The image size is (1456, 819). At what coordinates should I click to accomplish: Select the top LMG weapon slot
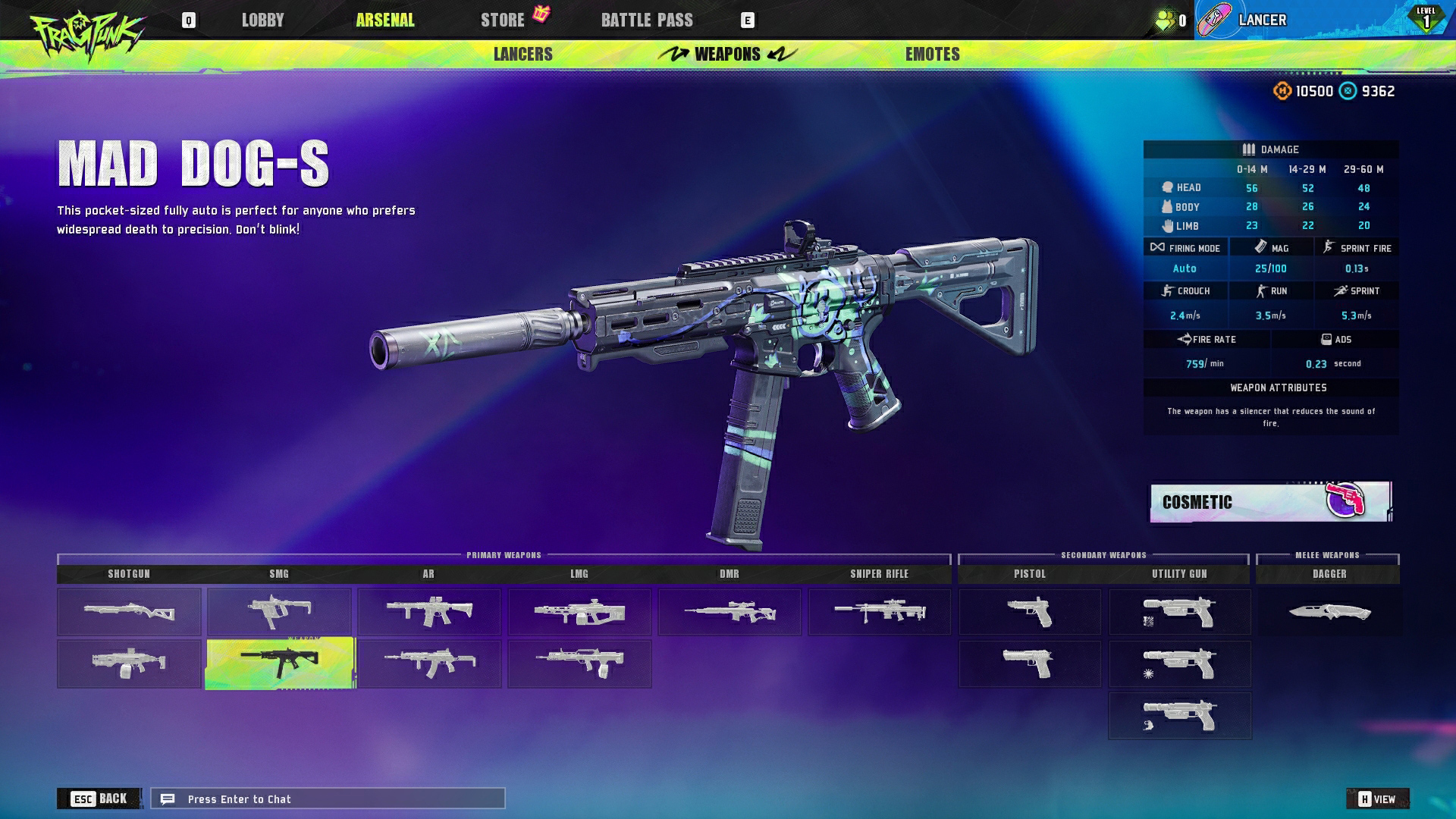[x=579, y=611]
